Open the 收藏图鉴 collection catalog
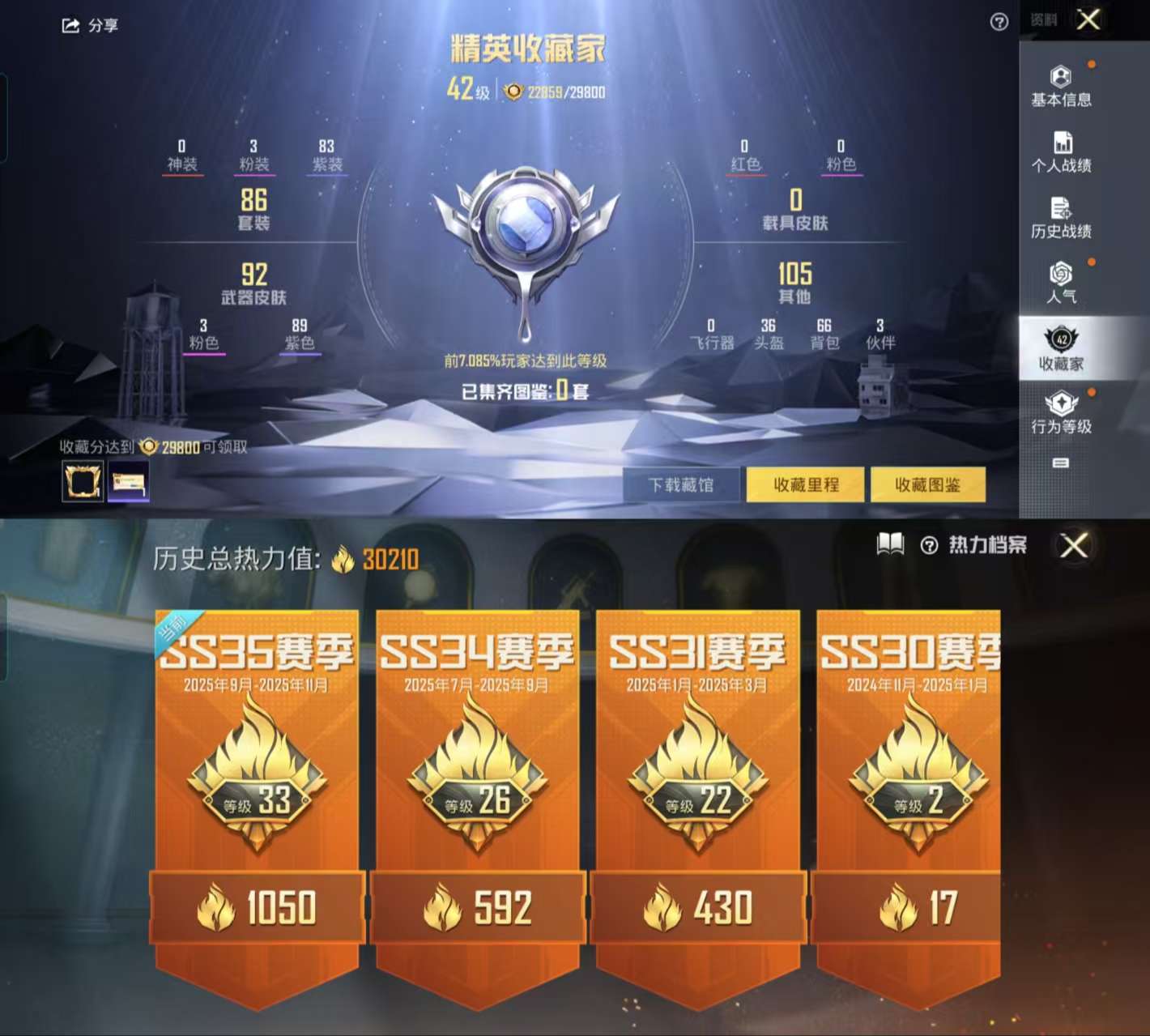This screenshot has width=1150, height=1036. [929, 484]
